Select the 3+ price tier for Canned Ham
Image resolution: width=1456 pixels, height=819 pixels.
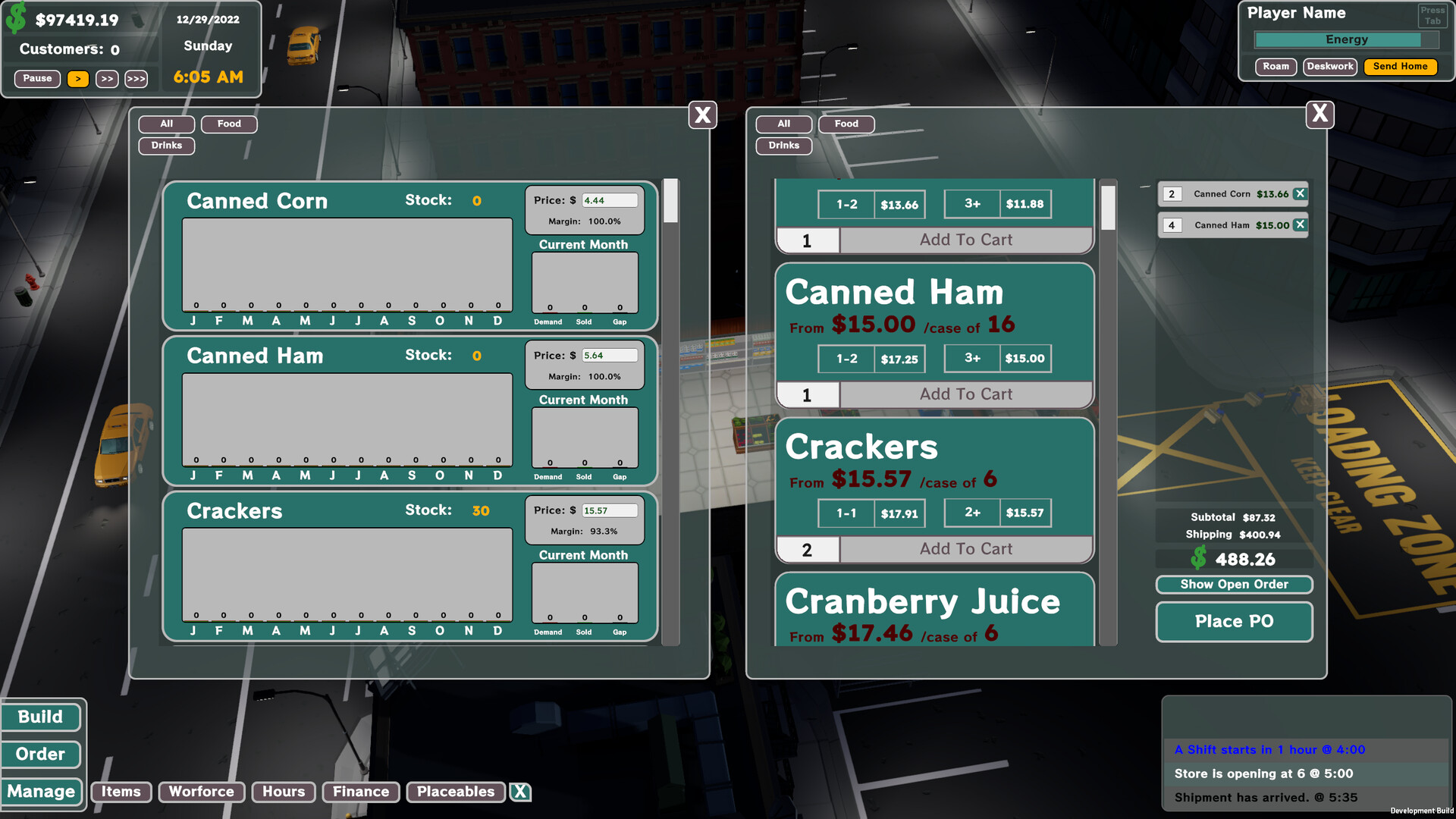(x=998, y=358)
